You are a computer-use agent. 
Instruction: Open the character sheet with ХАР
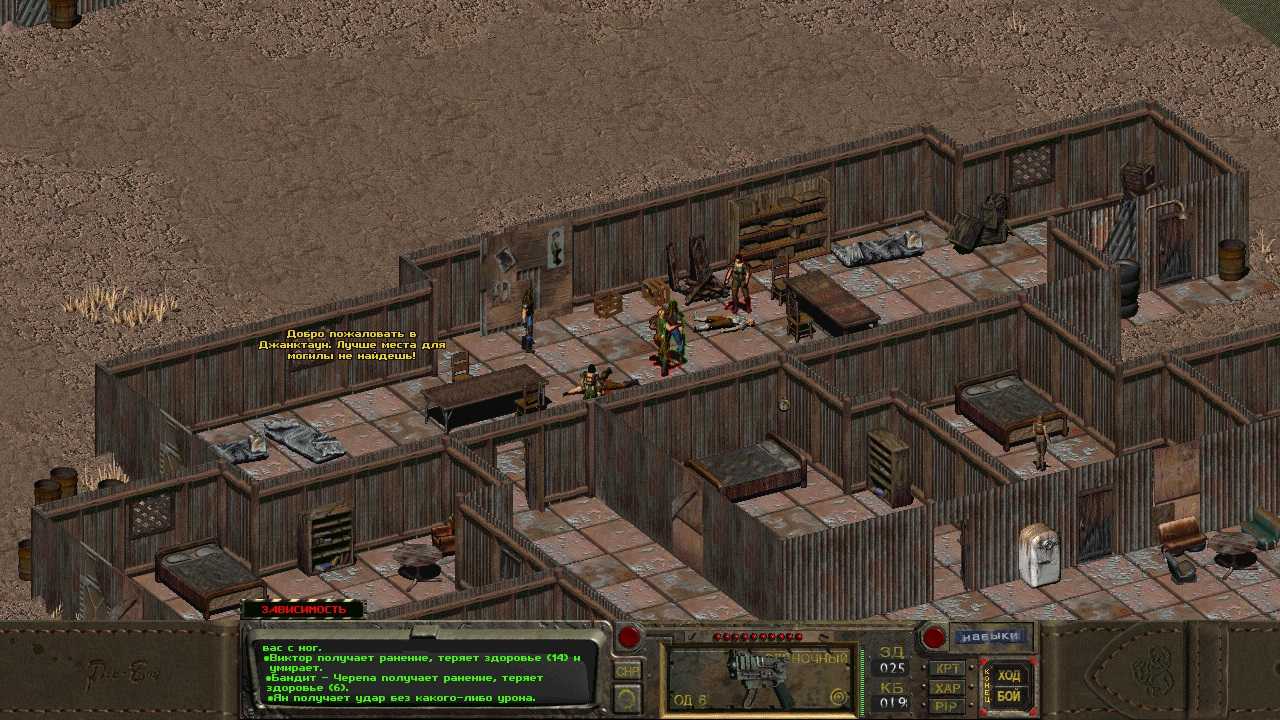coord(946,688)
